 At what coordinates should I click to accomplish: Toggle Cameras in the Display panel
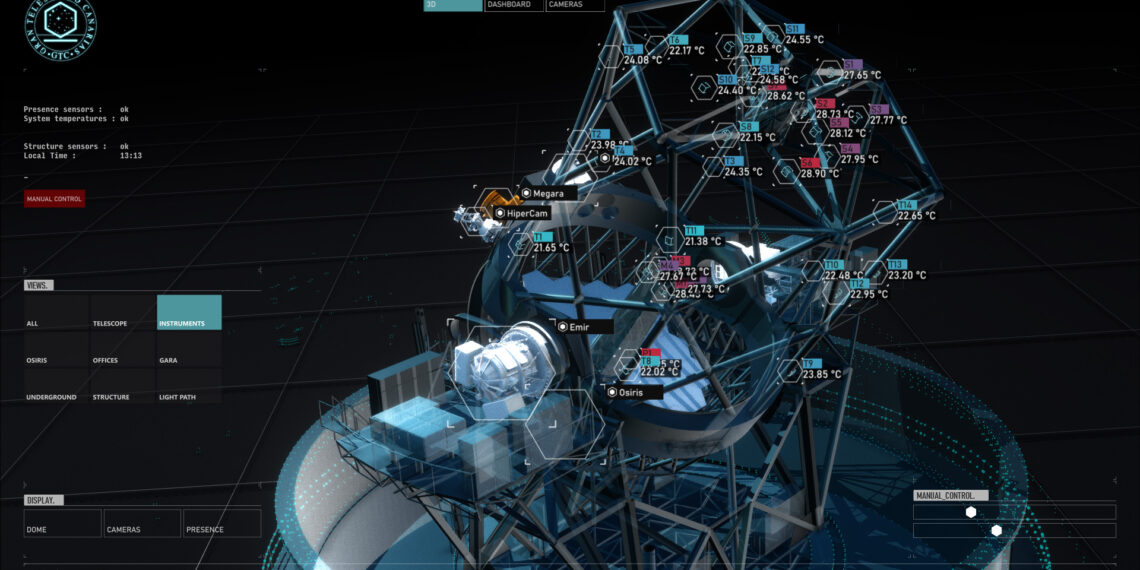[141, 524]
